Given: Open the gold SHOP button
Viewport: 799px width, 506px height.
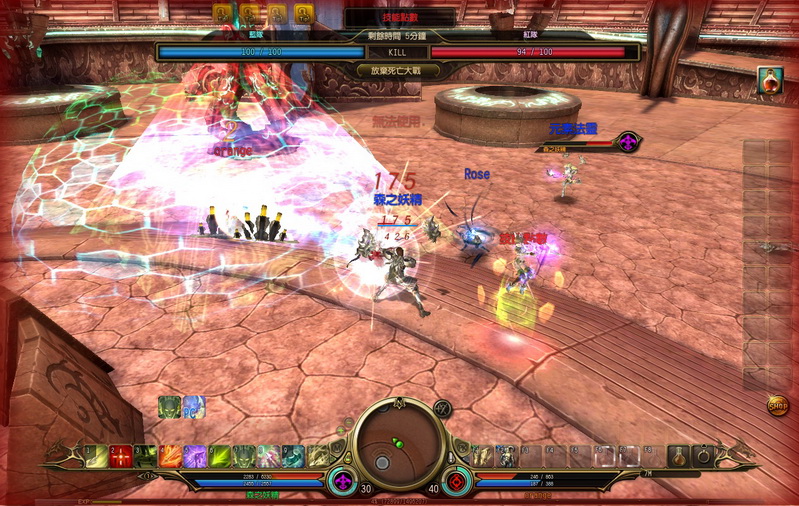Looking at the screenshot, I should pyautogui.click(x=778, y=405).
